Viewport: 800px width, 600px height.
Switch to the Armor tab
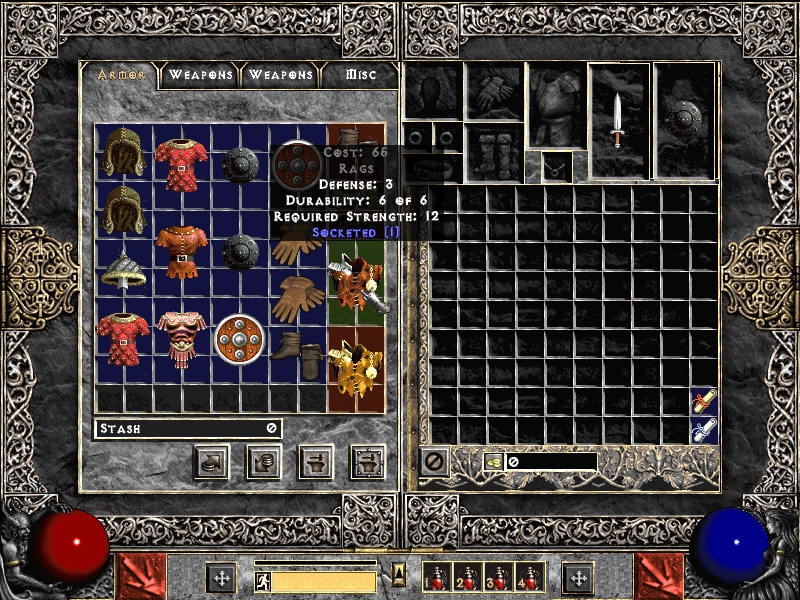(121, 75)
